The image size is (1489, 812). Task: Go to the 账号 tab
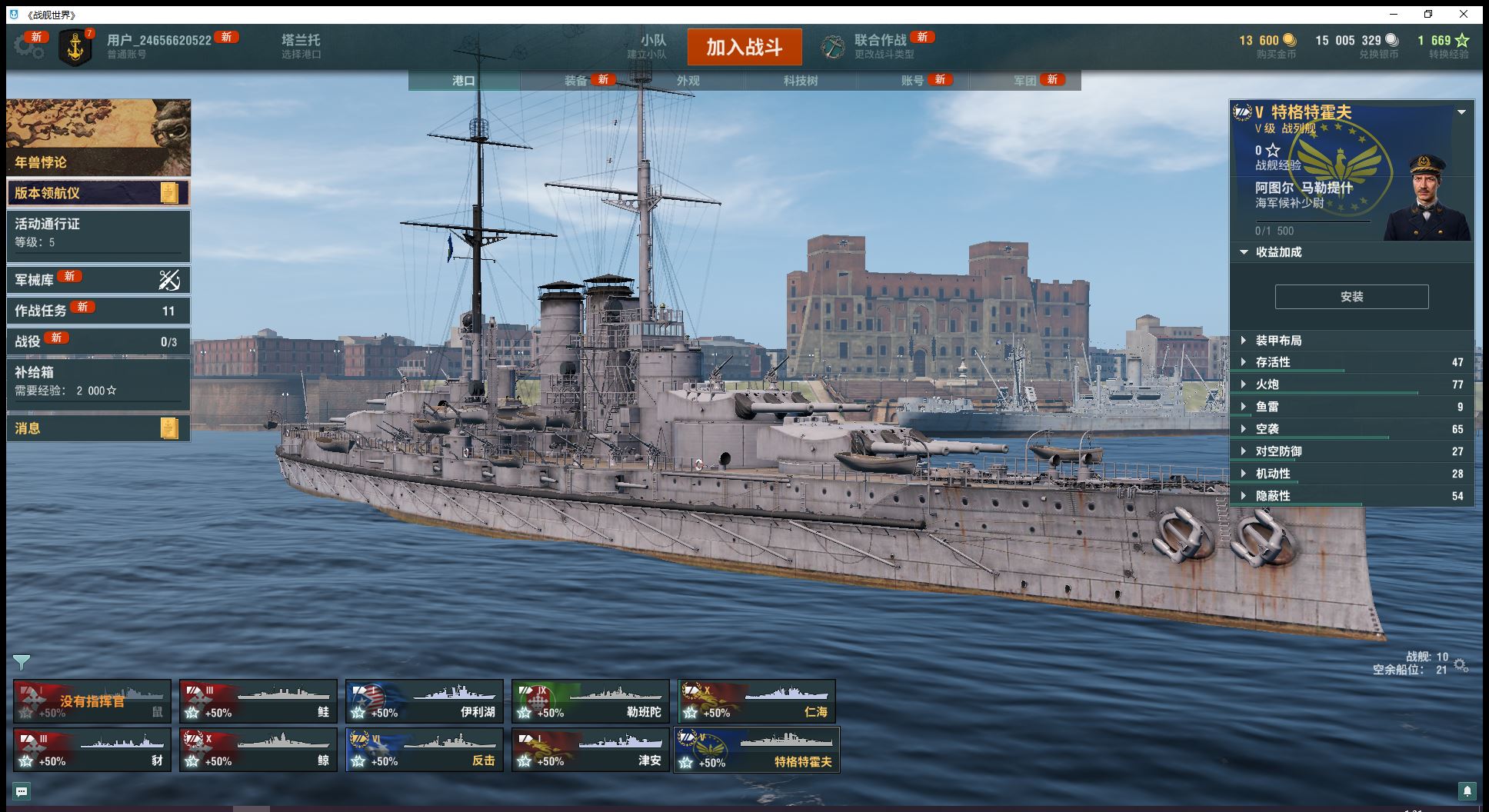click(x=912, y=81)
